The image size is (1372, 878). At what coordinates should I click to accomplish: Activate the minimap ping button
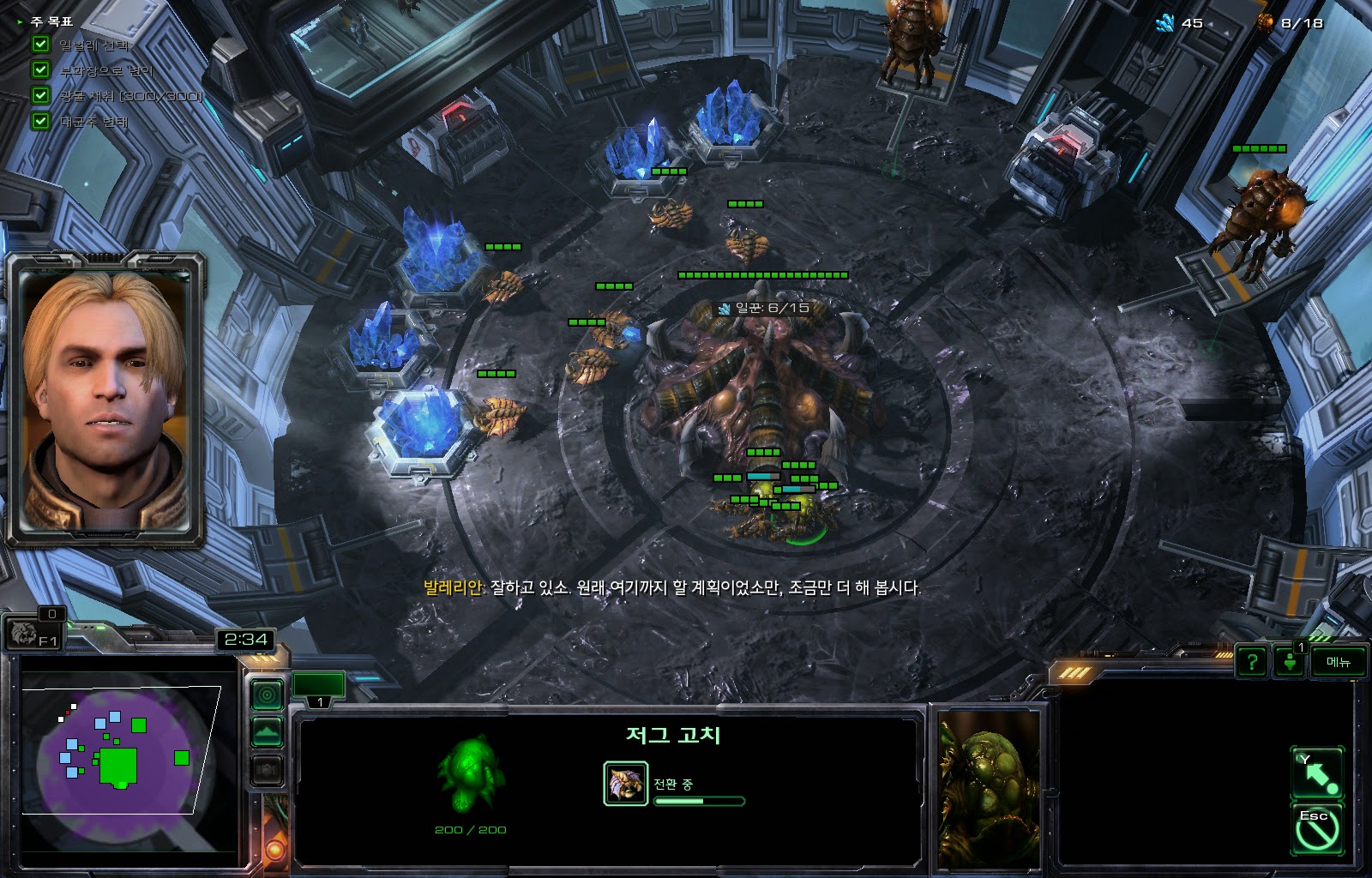click(x=267, y=694)
